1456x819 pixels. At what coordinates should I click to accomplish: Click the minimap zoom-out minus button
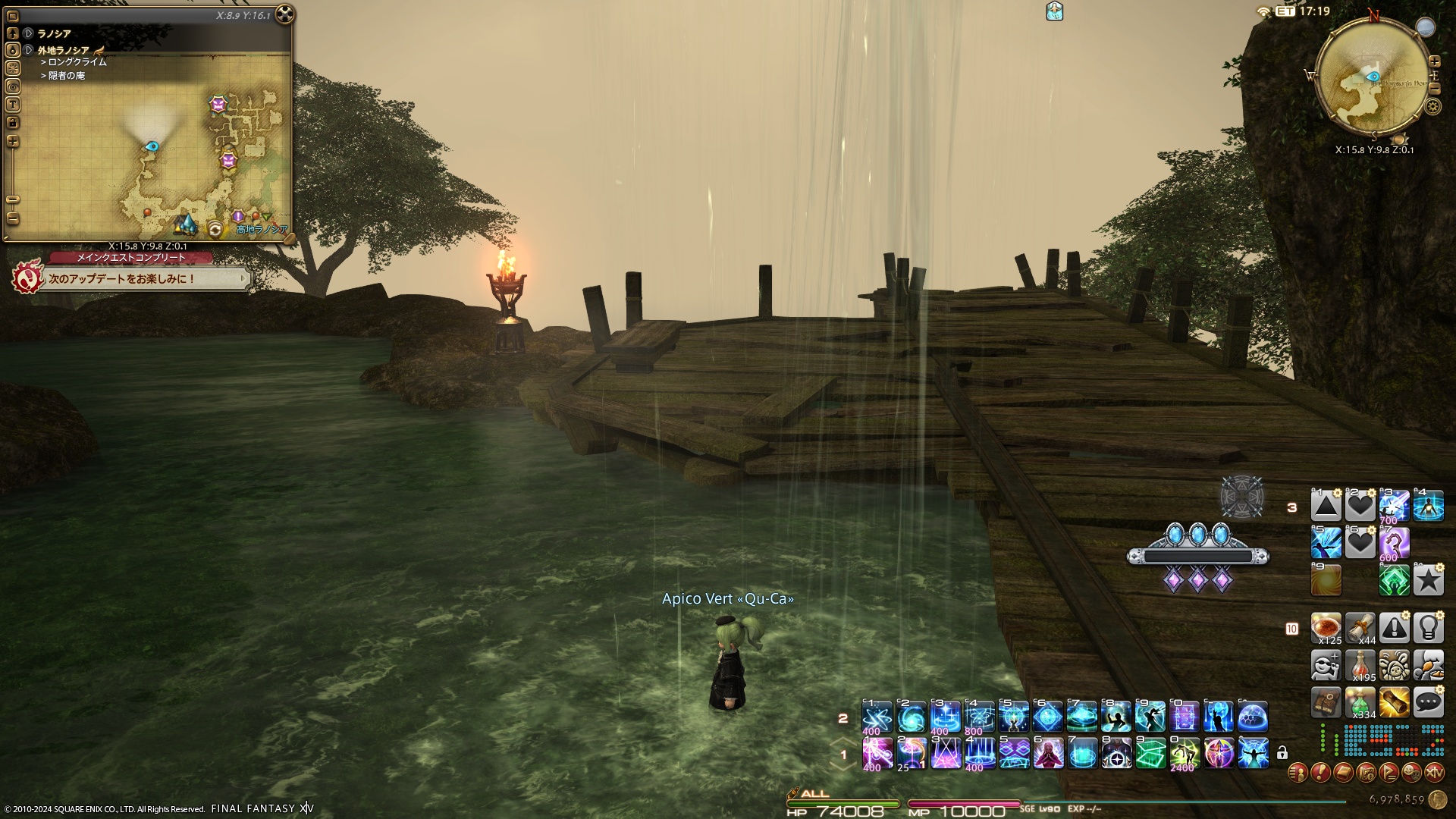(1434, 89)
